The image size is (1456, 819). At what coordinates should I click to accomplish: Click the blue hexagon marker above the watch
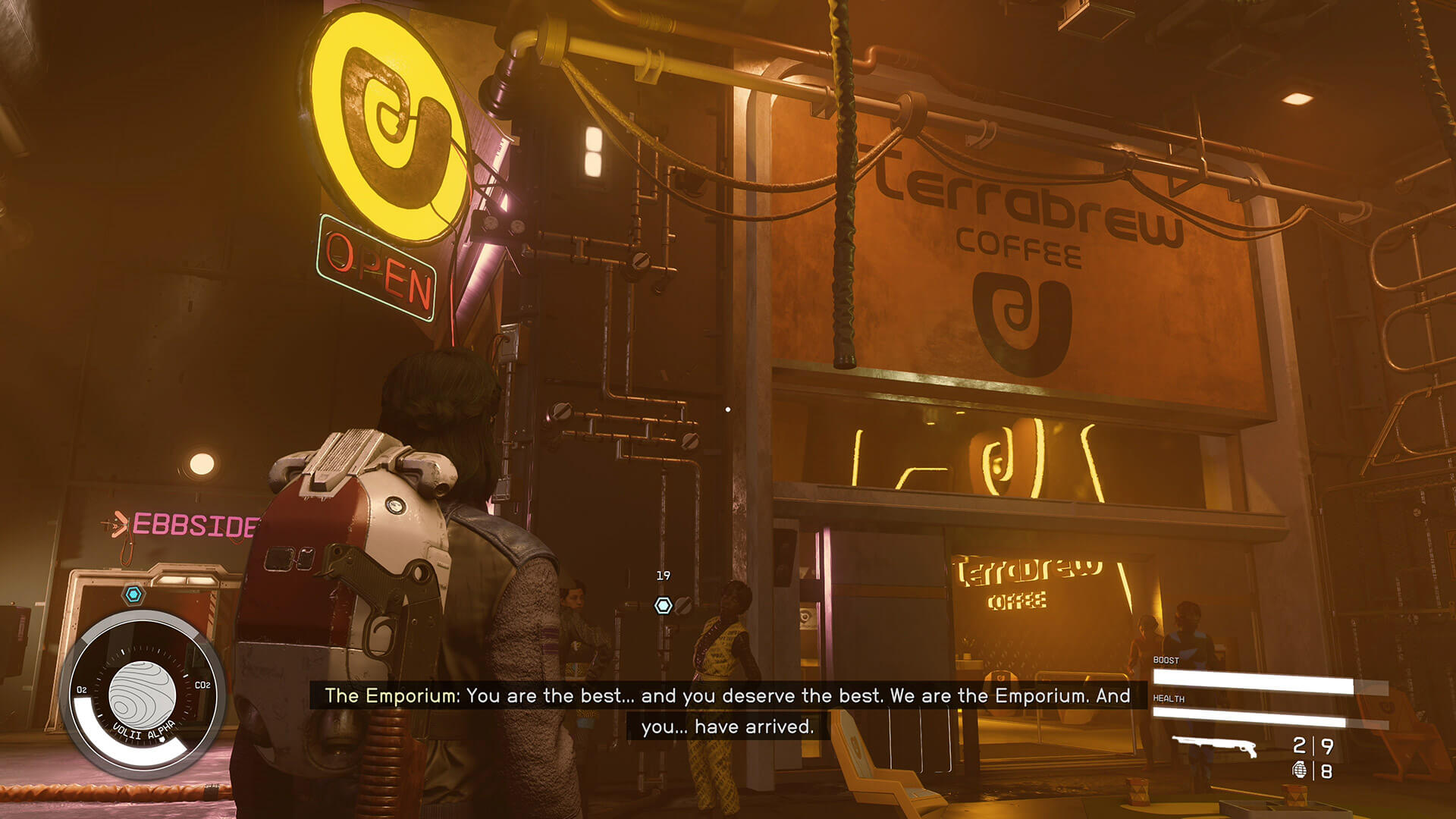pyautogui.click(x=134, y=595)
